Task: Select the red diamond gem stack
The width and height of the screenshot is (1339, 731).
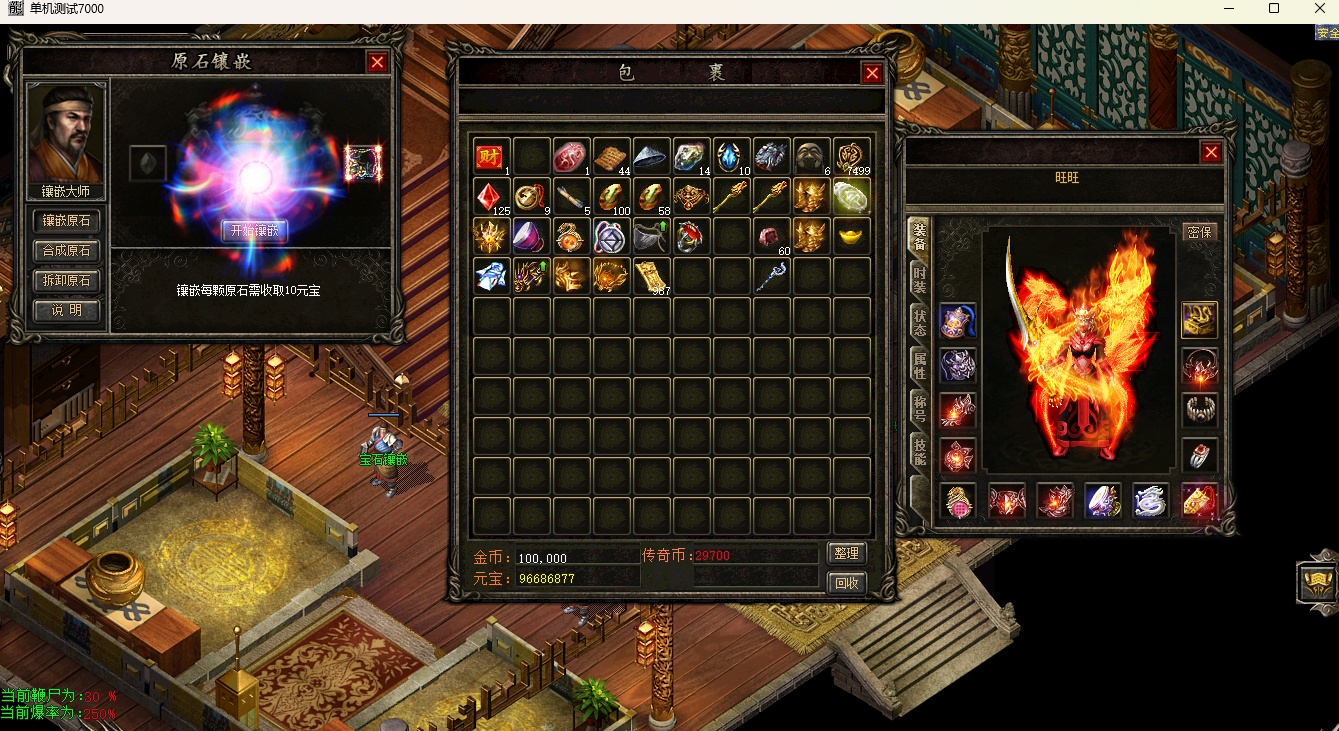Action: tap(490, 196)
